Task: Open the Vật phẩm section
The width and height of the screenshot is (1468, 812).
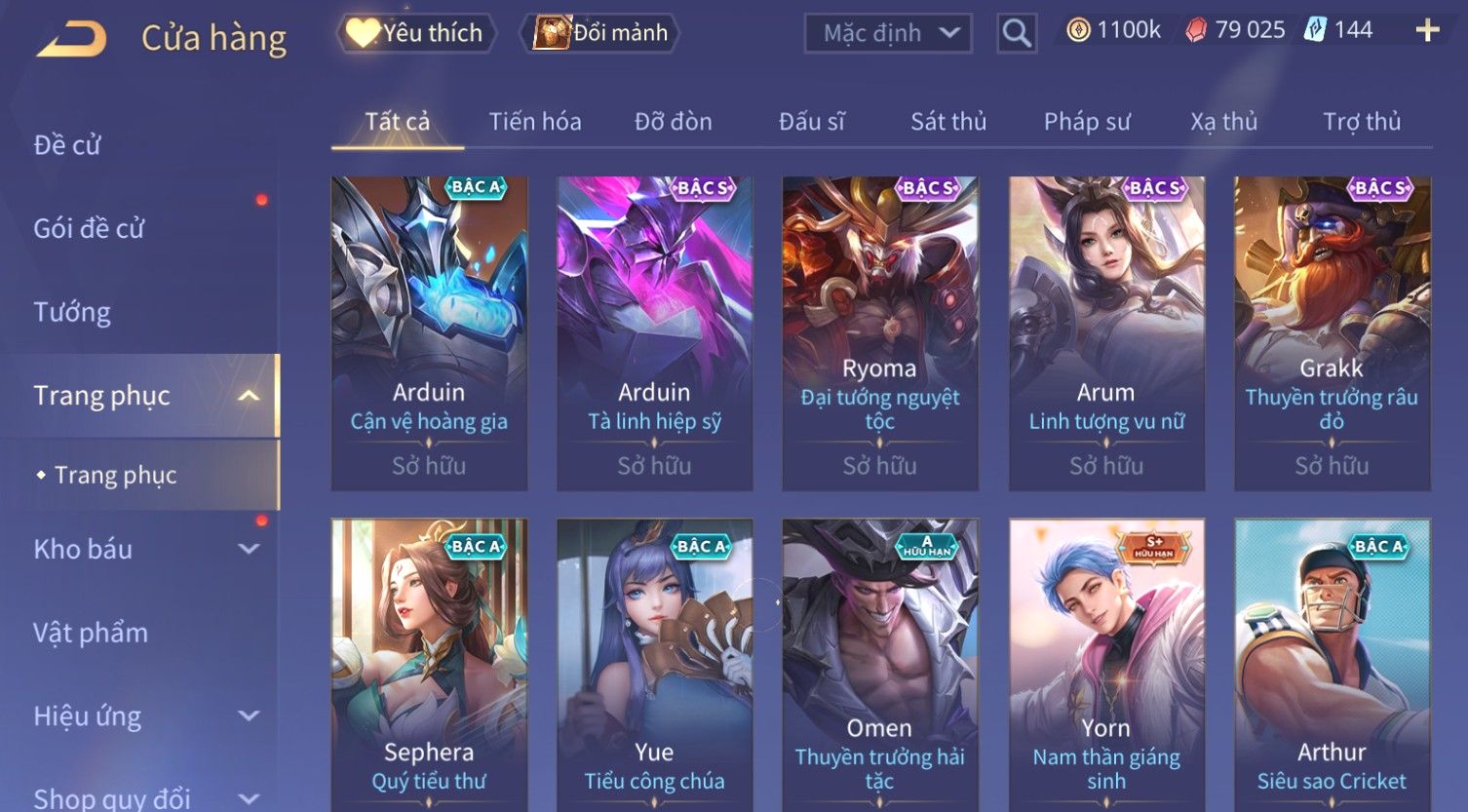Action: [91, 633]
